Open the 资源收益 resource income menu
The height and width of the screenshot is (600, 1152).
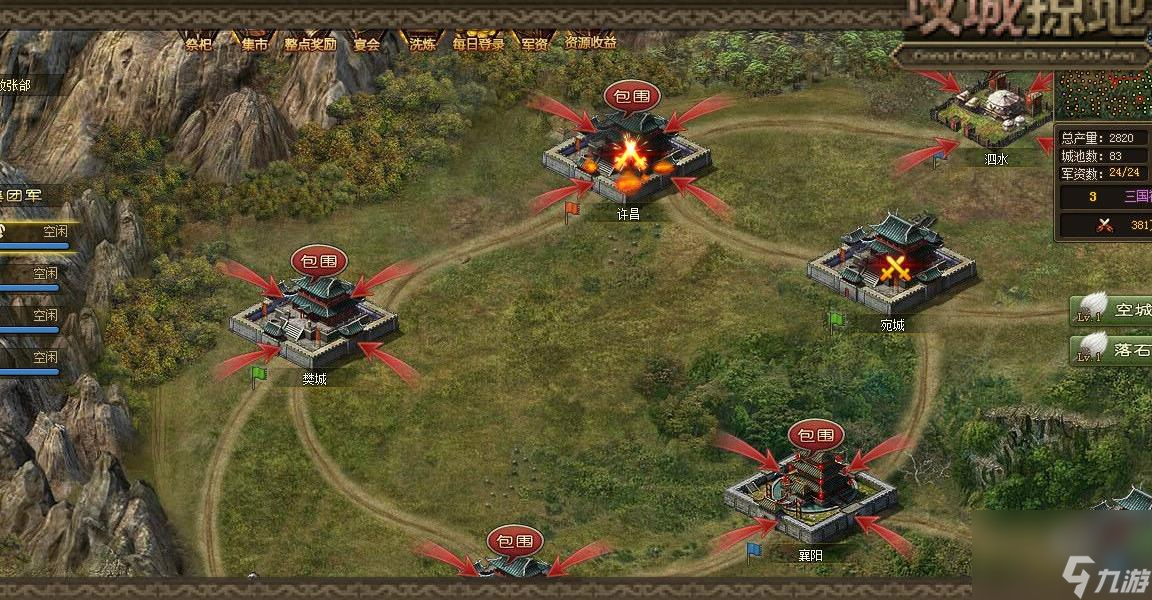click(x=591, y=42)
